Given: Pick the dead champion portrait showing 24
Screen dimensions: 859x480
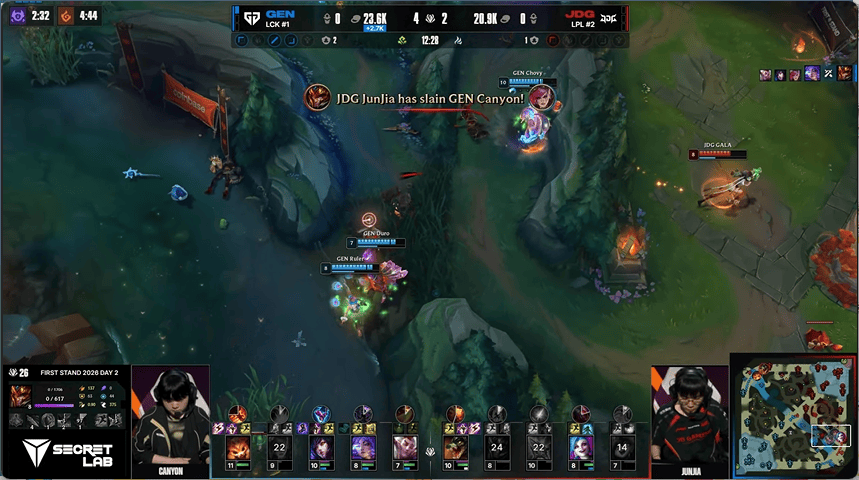Looking at the screenshot, I should pyautogui.click(x=496, y=446).
